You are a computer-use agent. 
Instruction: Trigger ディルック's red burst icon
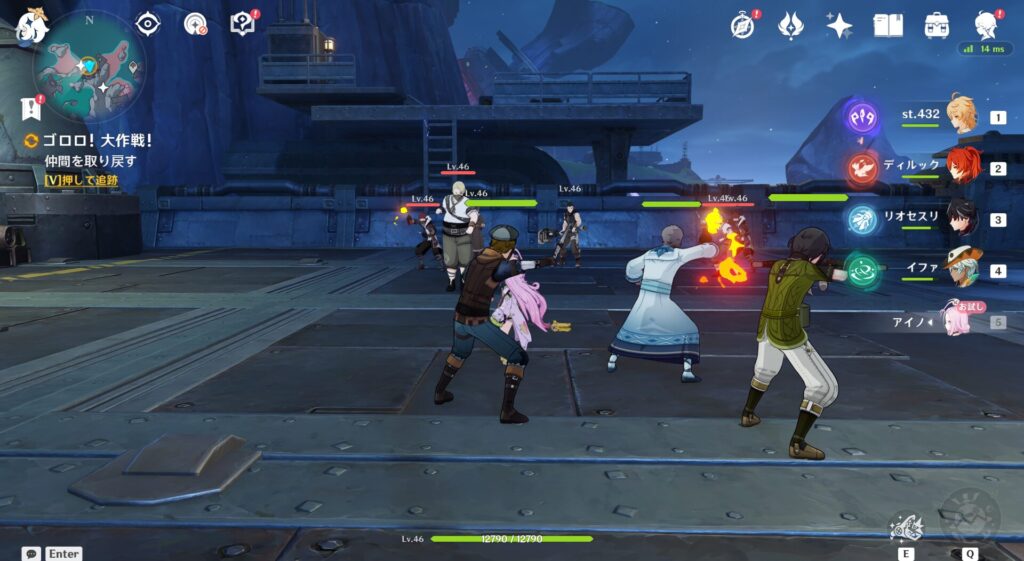click(x=863, y=167)
